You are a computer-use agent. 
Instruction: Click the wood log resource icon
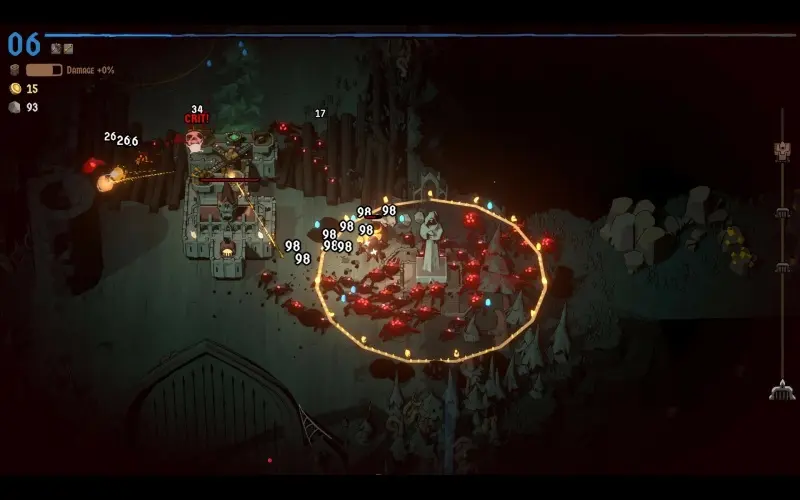[x=15, y=70]
